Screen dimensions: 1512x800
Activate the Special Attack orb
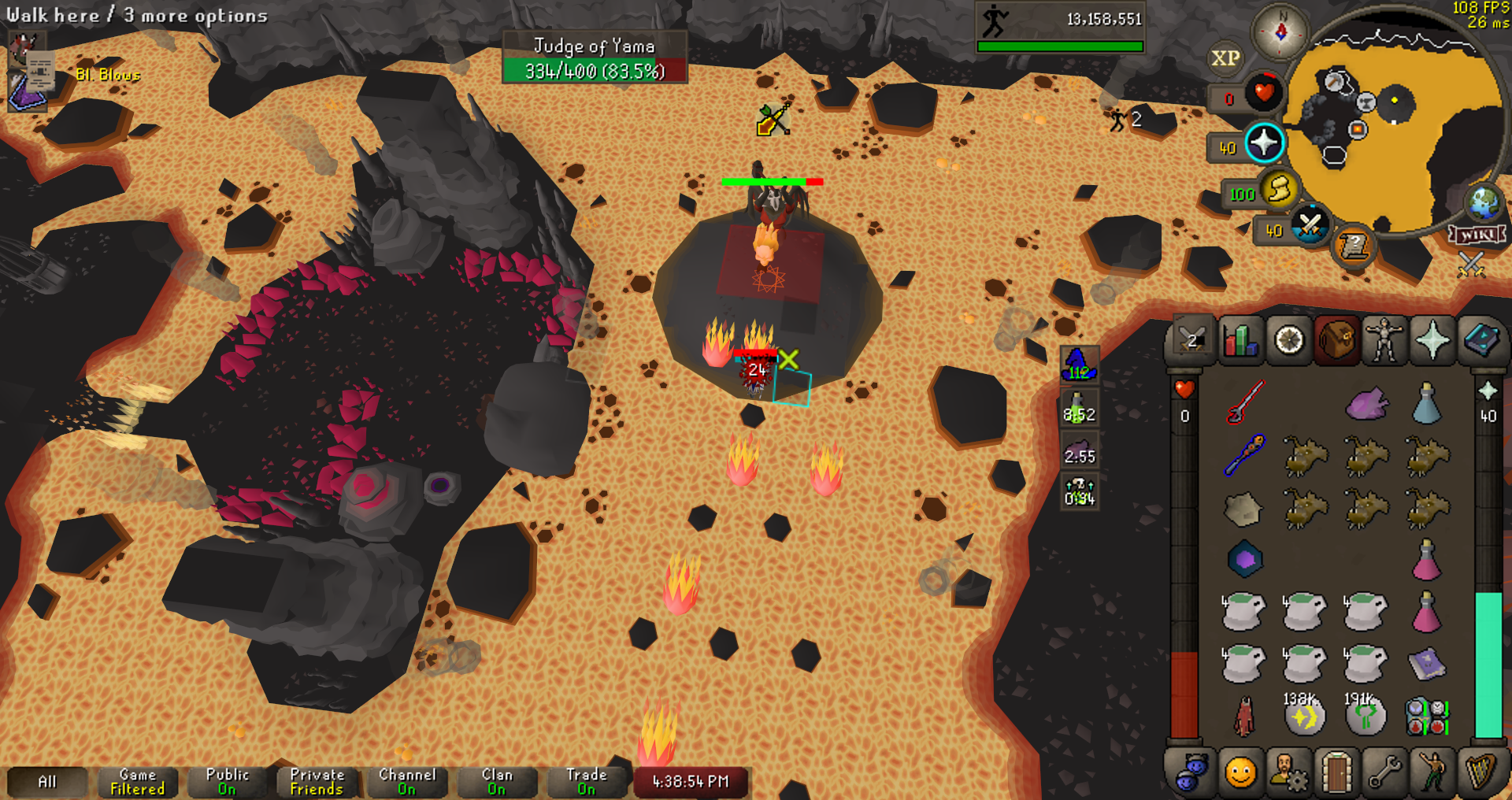1310,227
